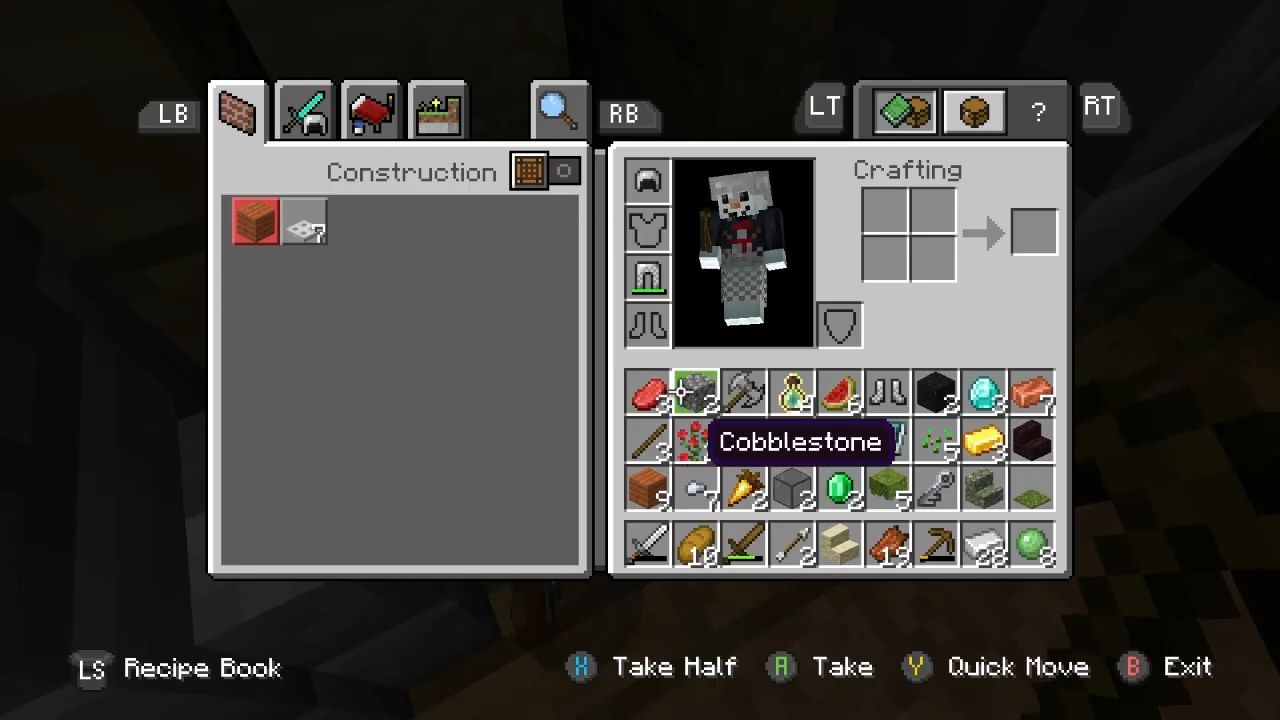Screen dimensions: 1280x720
Task: Open the recipe search magnifying glass tab
Action: pos(557,109)
